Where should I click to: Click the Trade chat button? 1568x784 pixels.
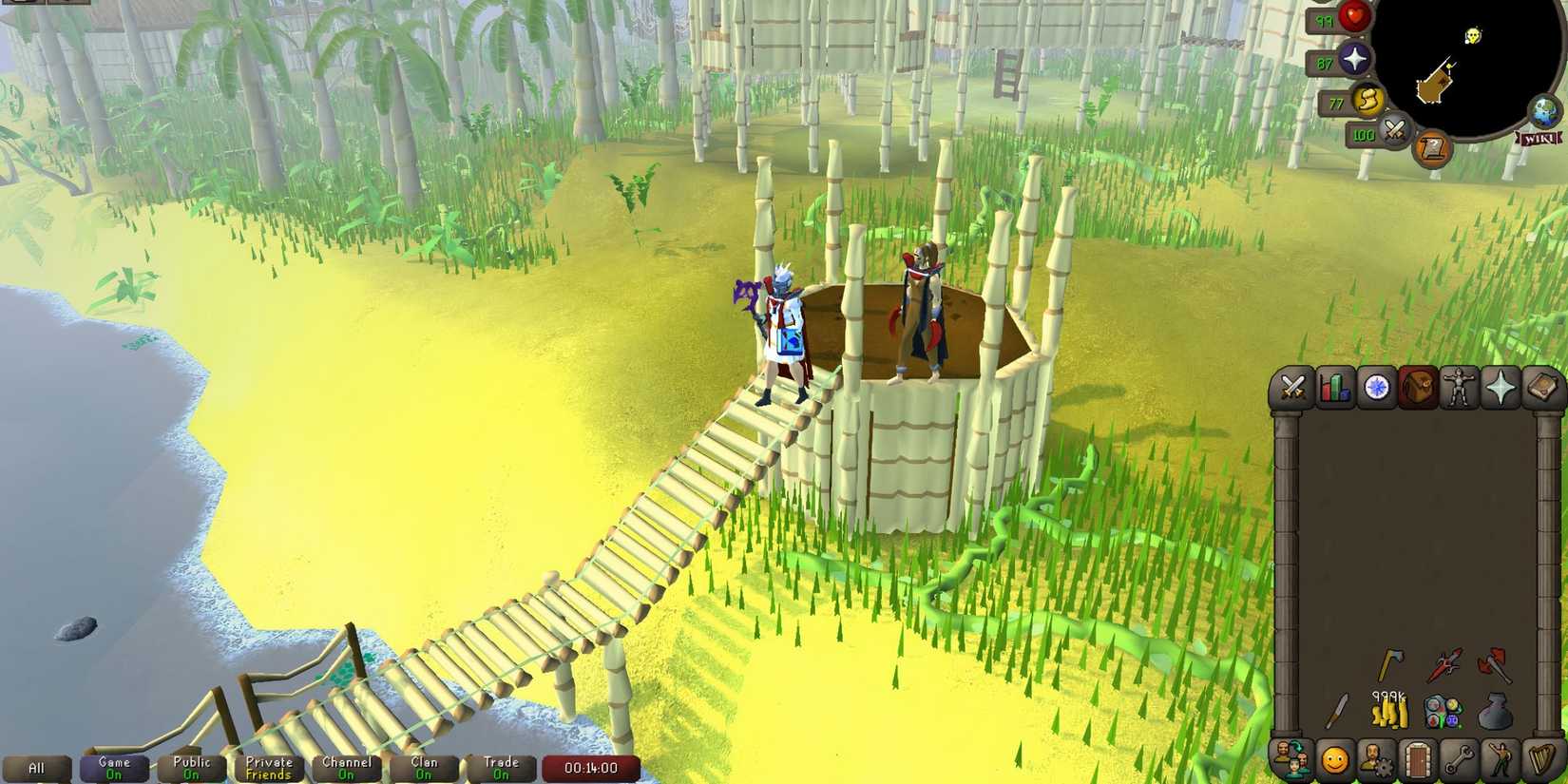click(x=501, y=767)
